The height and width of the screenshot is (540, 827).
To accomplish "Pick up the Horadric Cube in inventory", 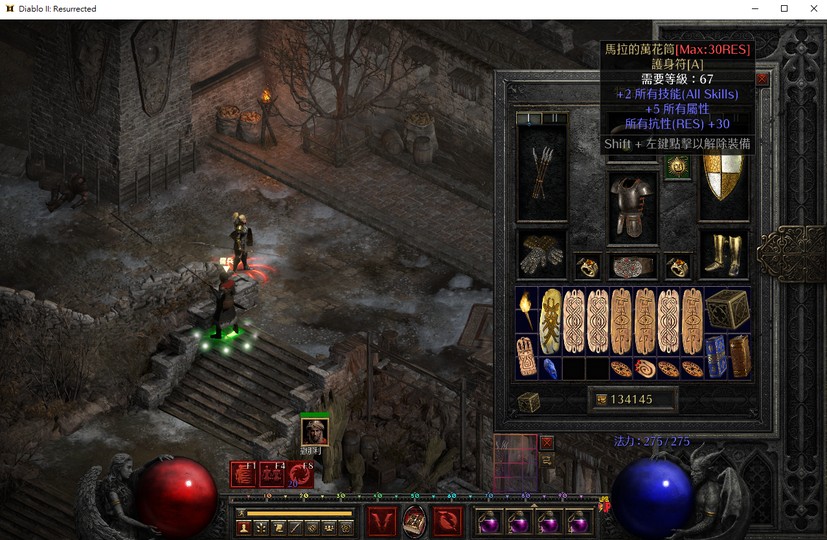I will point(727,310).
